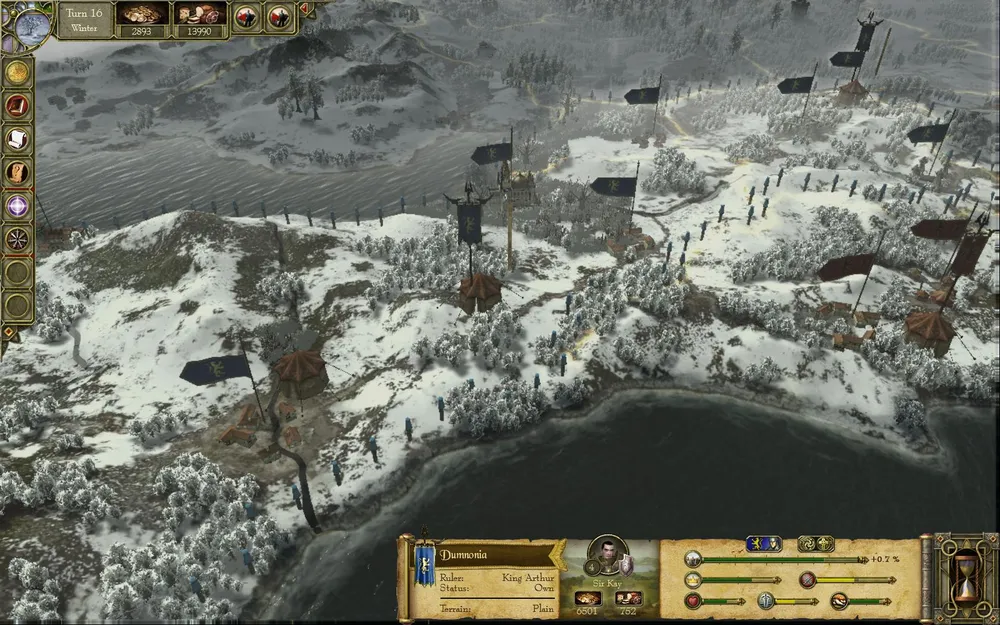The image size is (1000, 625).
Task: Collapse the top bar with the small red arrow
Action: (x=304, y=8)
